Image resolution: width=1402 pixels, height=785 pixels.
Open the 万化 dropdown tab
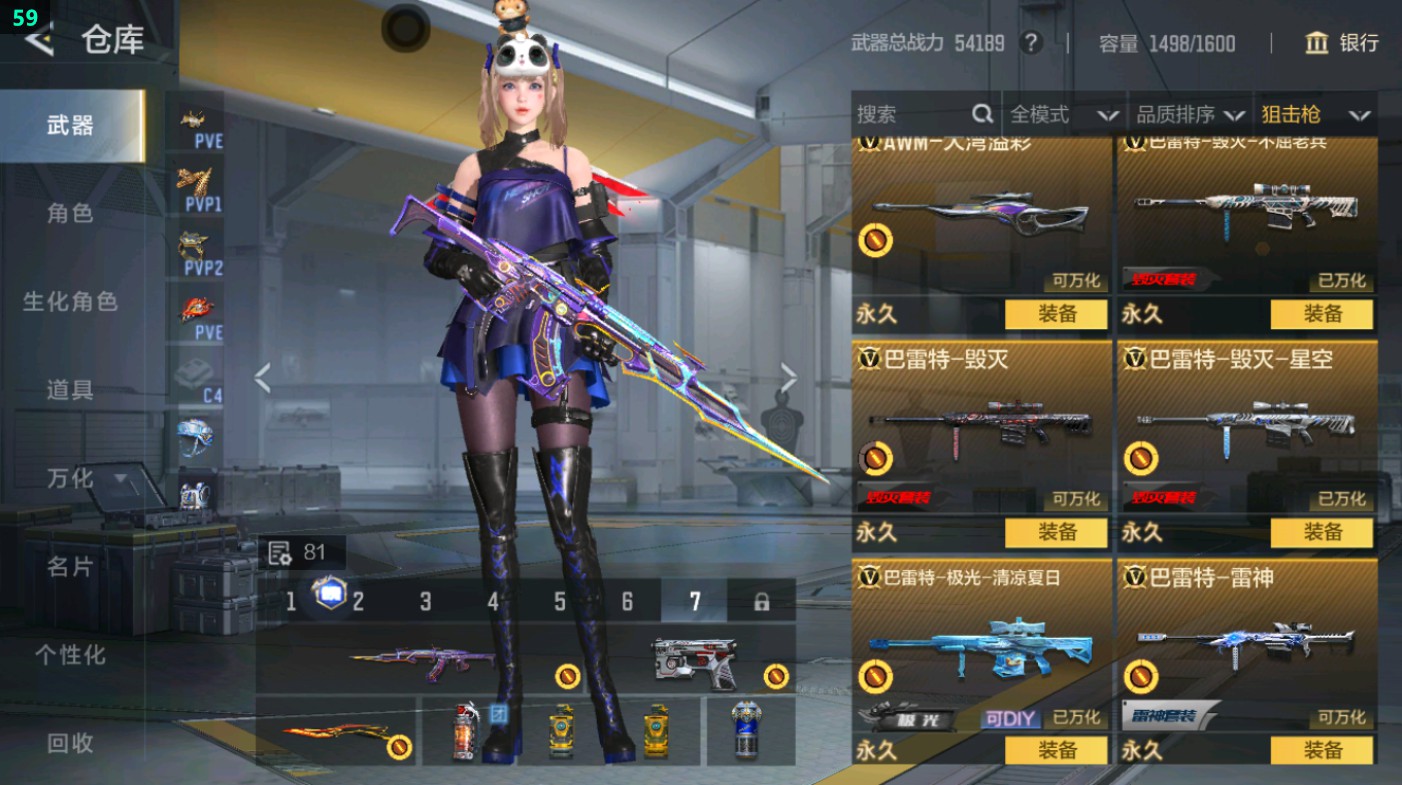pos(85,478)
